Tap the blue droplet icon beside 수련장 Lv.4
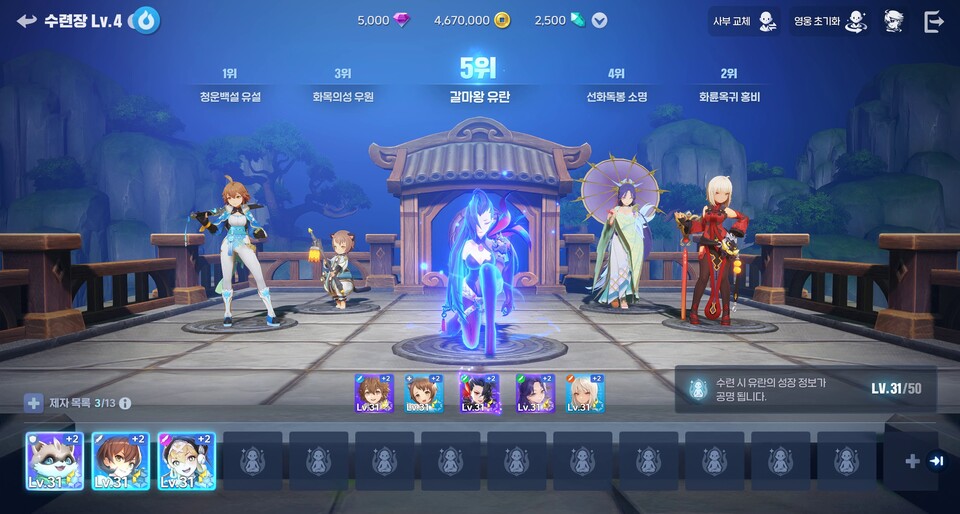Screen dimensions: 960x514 coord(147,20)
